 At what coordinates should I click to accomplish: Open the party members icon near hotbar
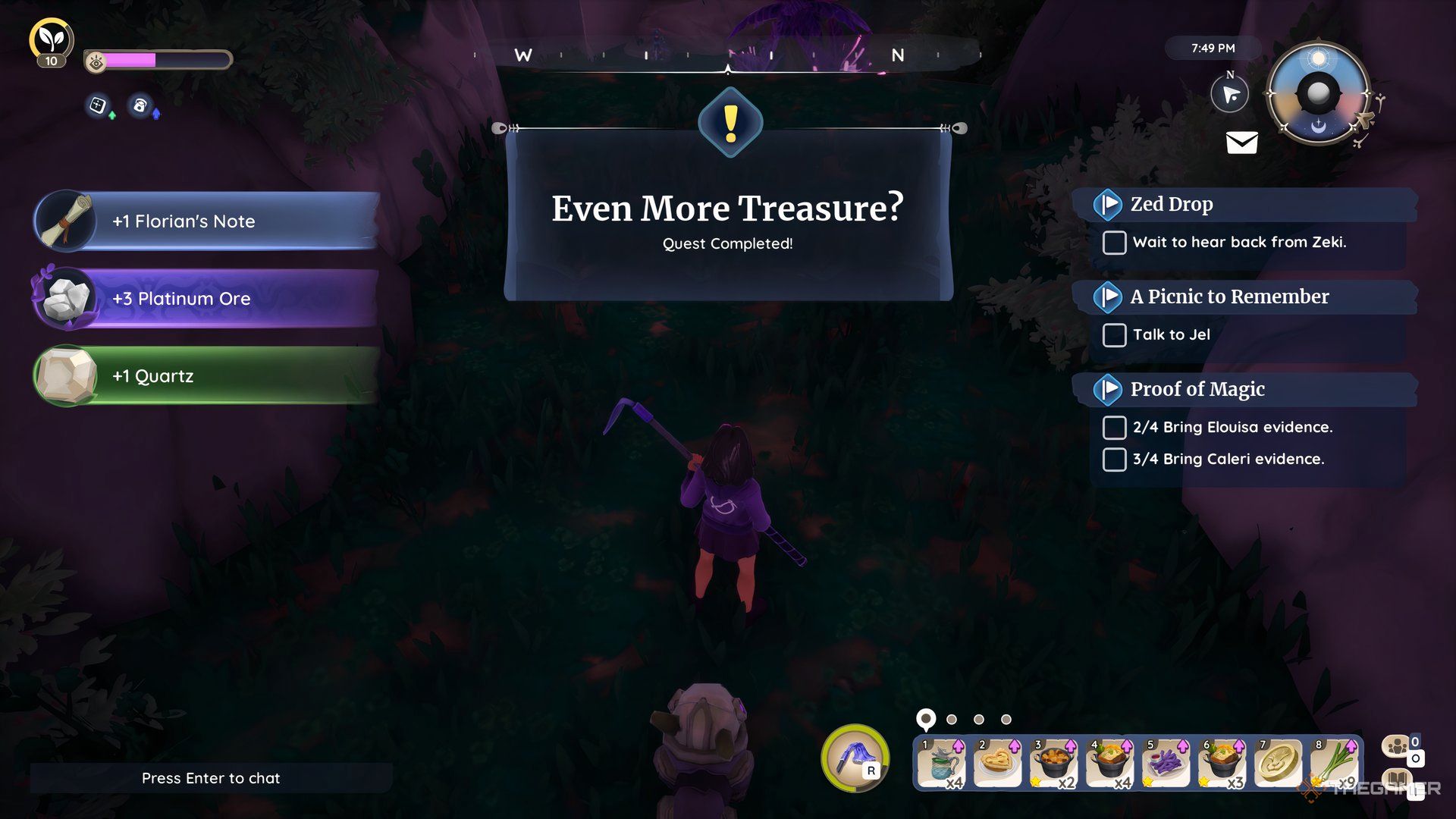[1395, 746]
